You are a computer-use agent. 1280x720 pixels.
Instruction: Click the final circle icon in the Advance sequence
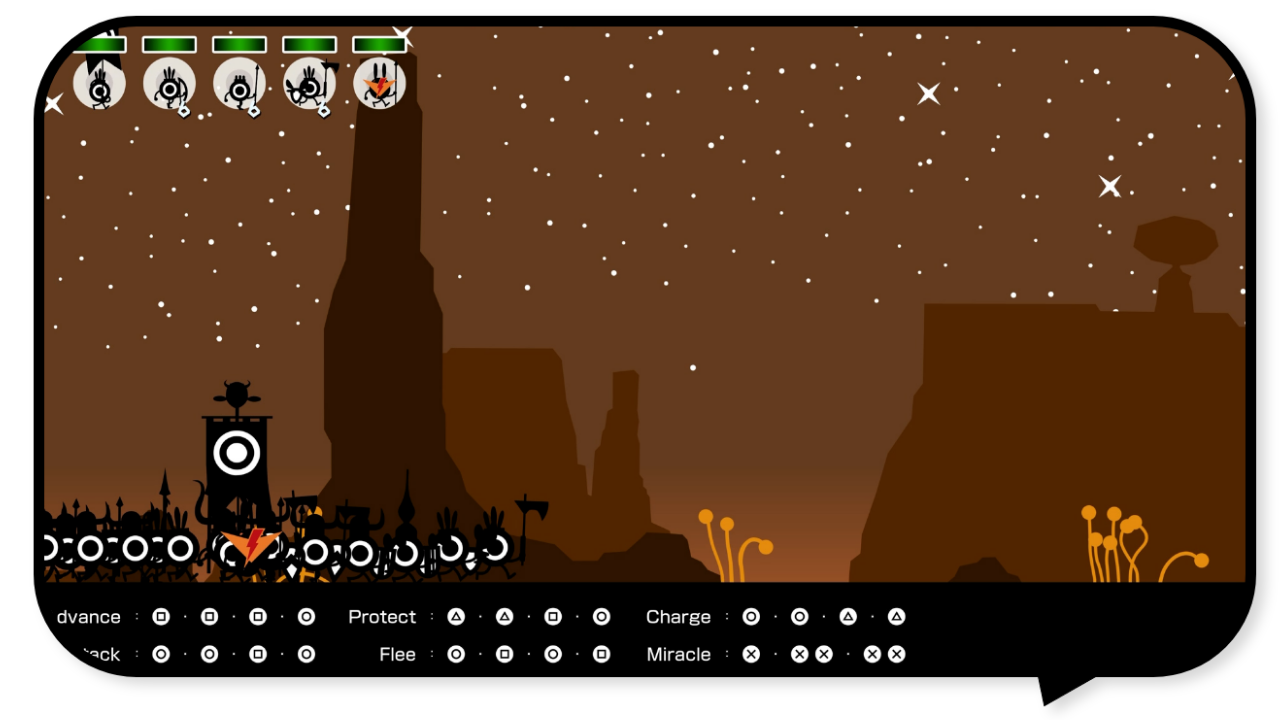click(307, 616)
